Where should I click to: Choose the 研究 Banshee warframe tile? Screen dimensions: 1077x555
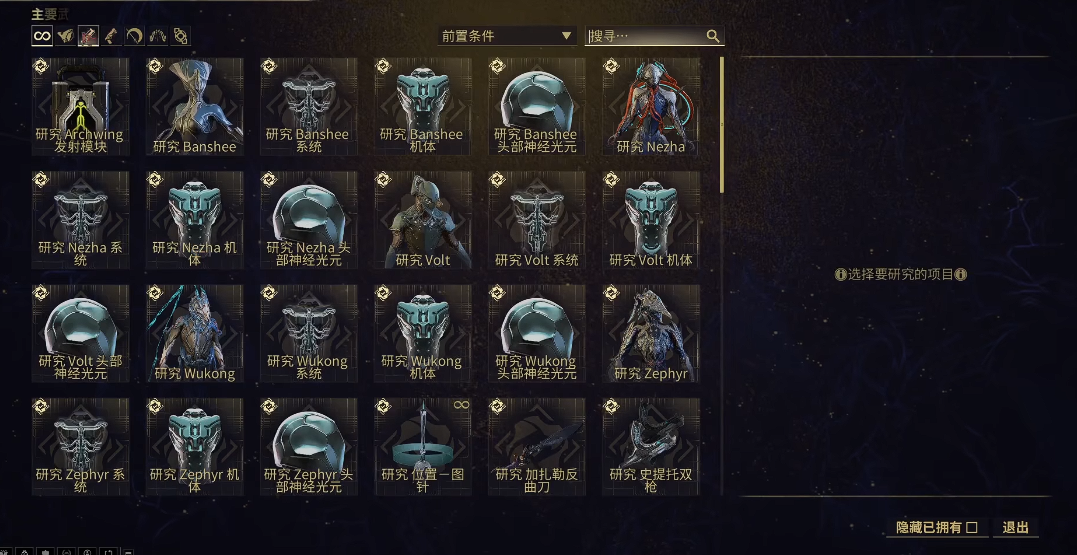point(195,107)
